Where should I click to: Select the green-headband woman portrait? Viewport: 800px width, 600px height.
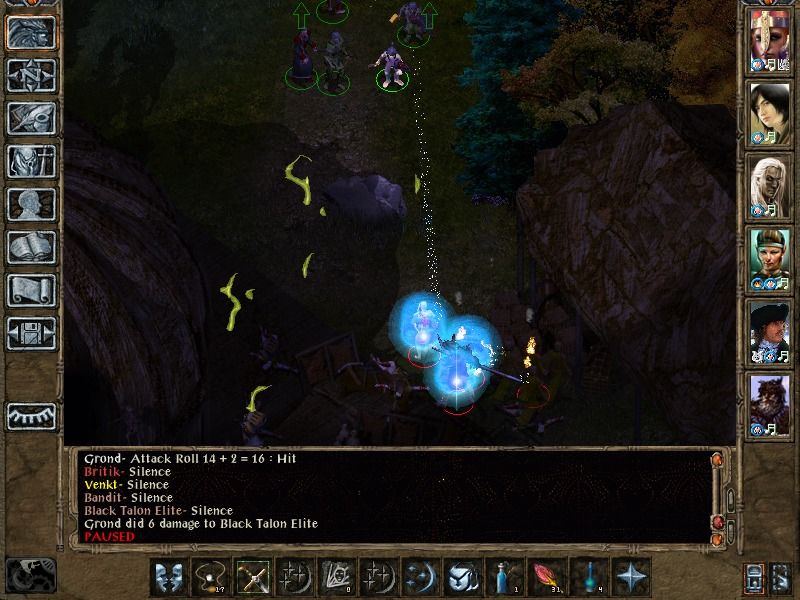click(x=769, y=259)
